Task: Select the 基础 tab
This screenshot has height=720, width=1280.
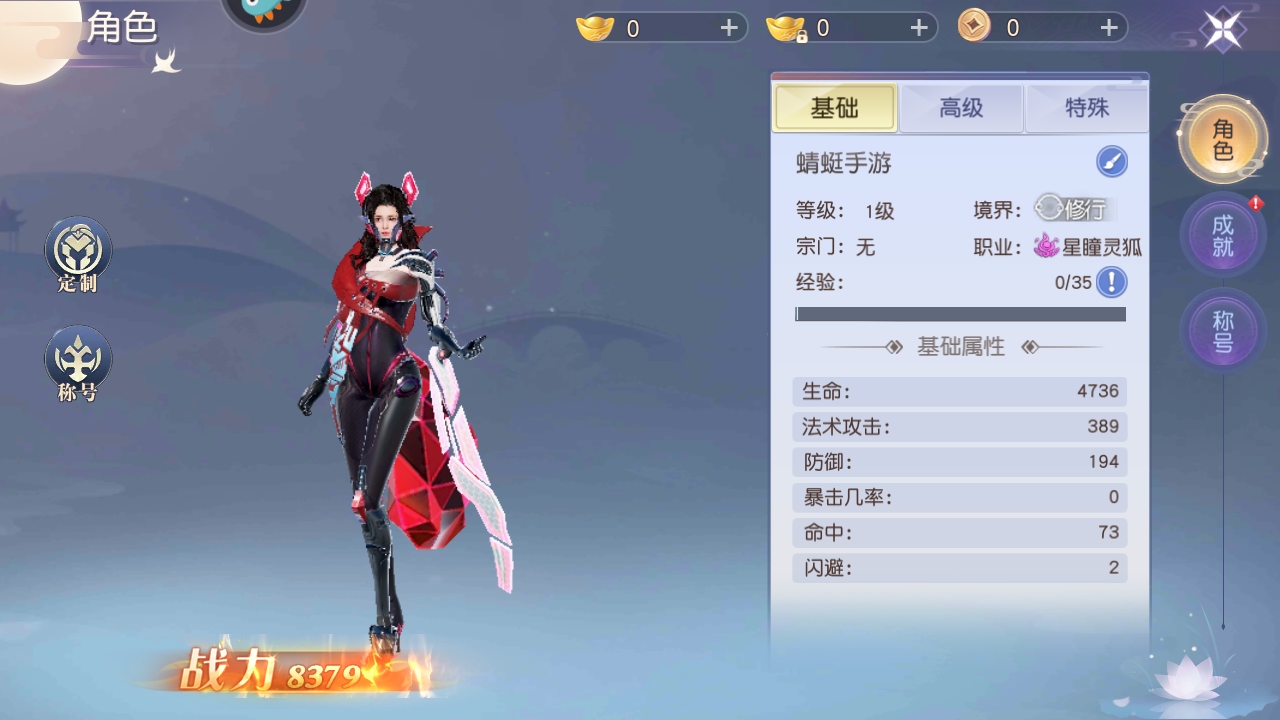Action: [x=835, y=108]
